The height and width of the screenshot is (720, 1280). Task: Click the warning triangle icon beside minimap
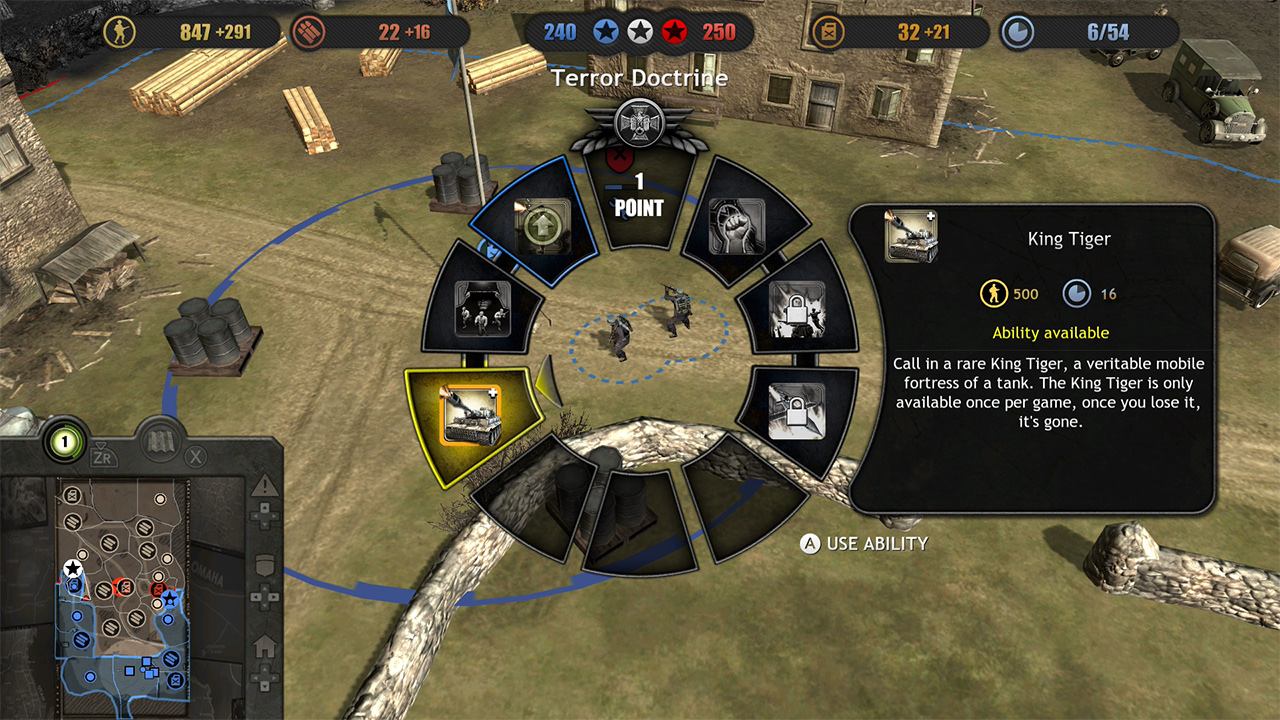(263, 487)
